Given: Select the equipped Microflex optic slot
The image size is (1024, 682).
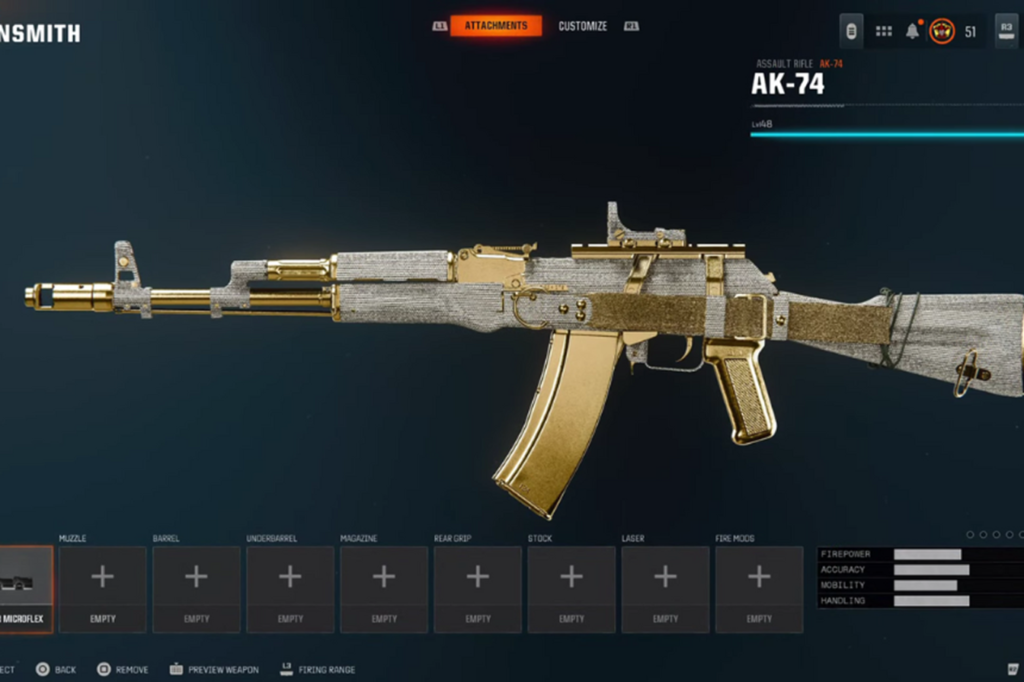Looking at the screenshot, I should [x=24, y=588].
